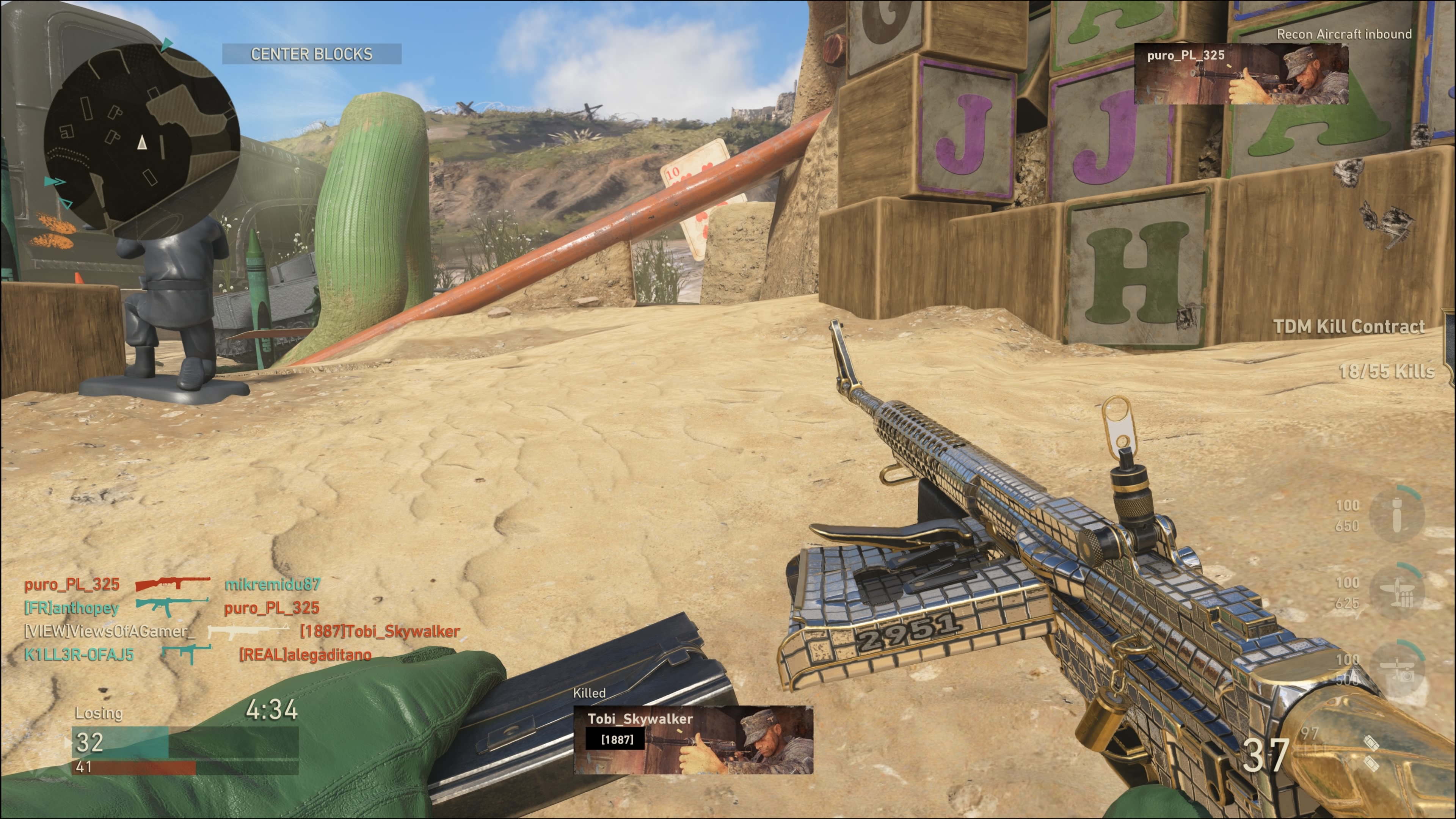Click the [REAL]alegaditano name in killfeed

(x=305, y=655)
